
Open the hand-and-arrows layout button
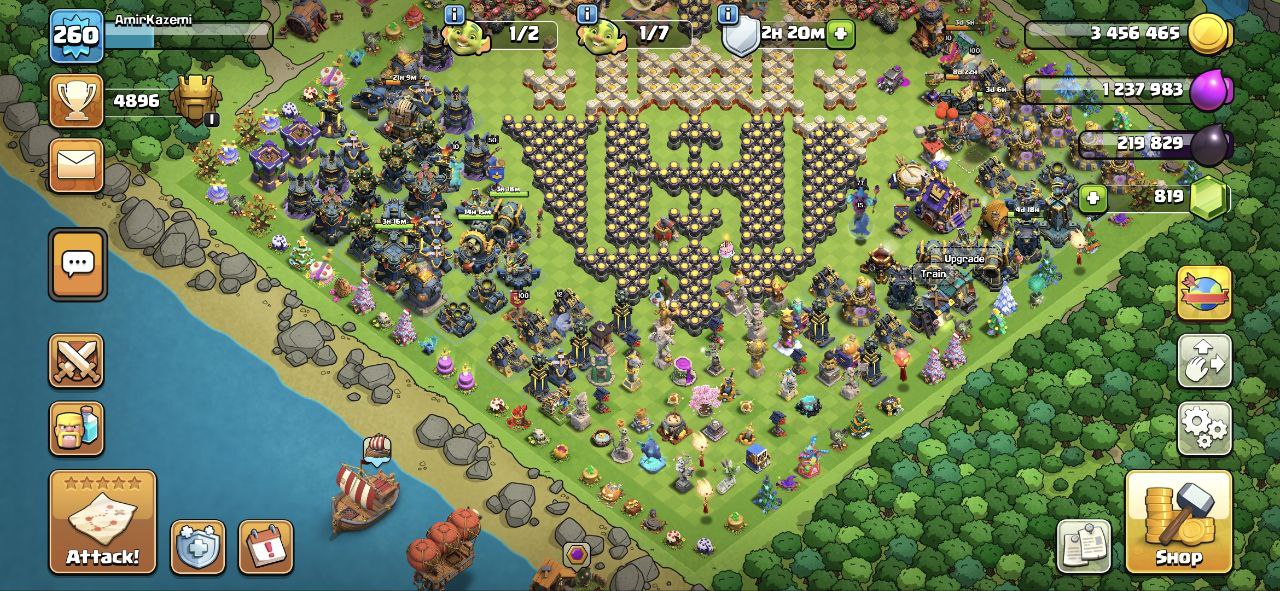pos(1204,361)
